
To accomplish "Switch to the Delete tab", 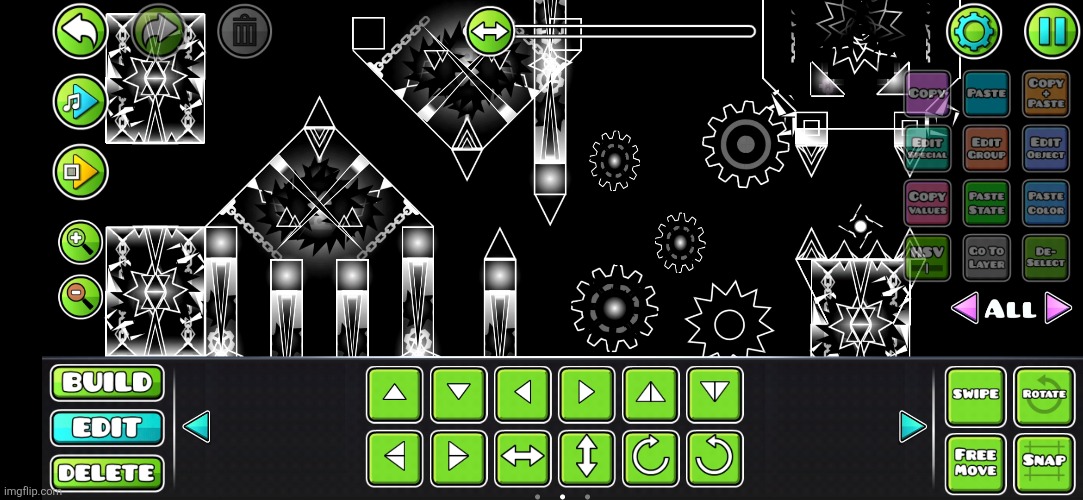I will tap(107, 473).
